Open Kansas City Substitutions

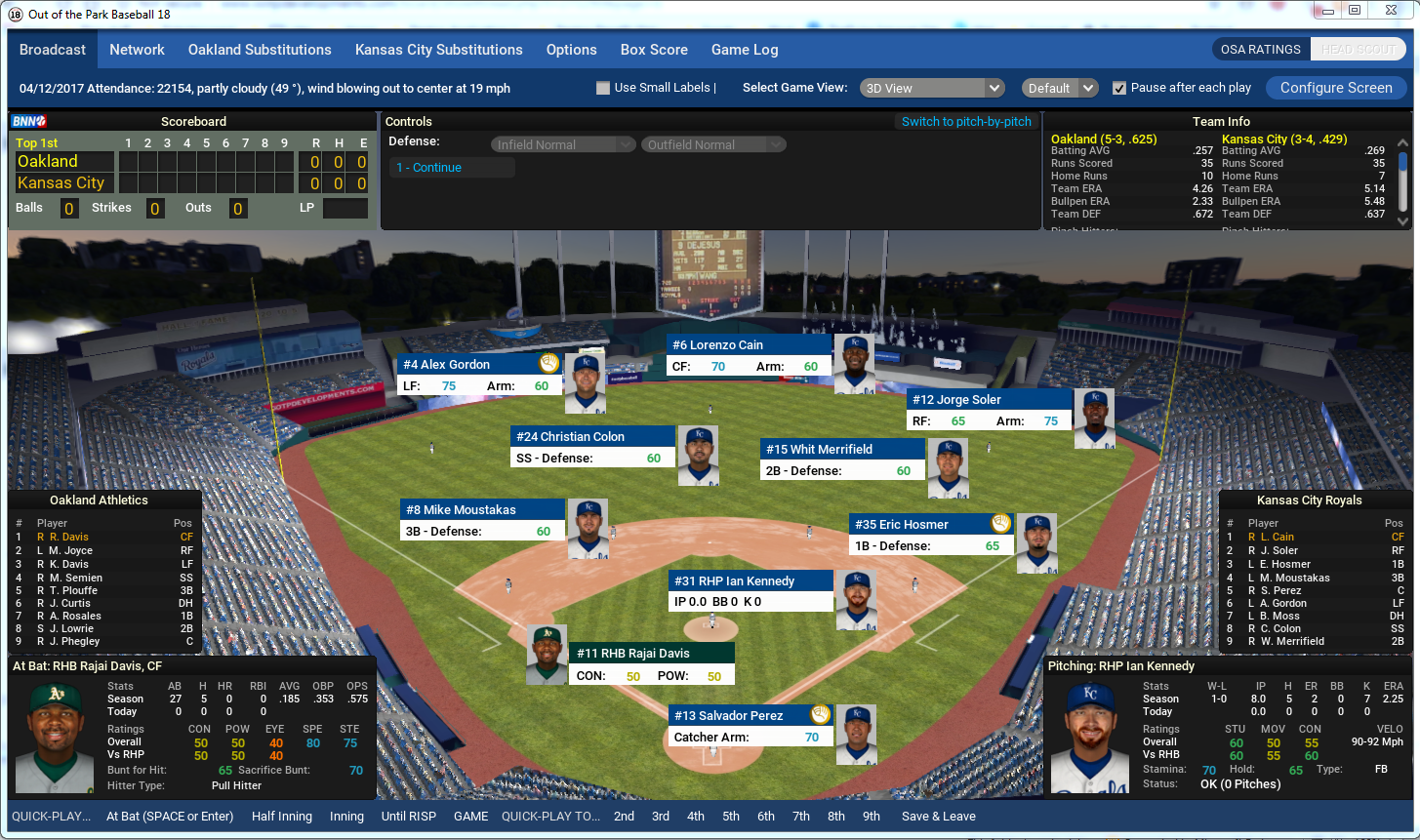pyautogui.click(x=438, y=50)
